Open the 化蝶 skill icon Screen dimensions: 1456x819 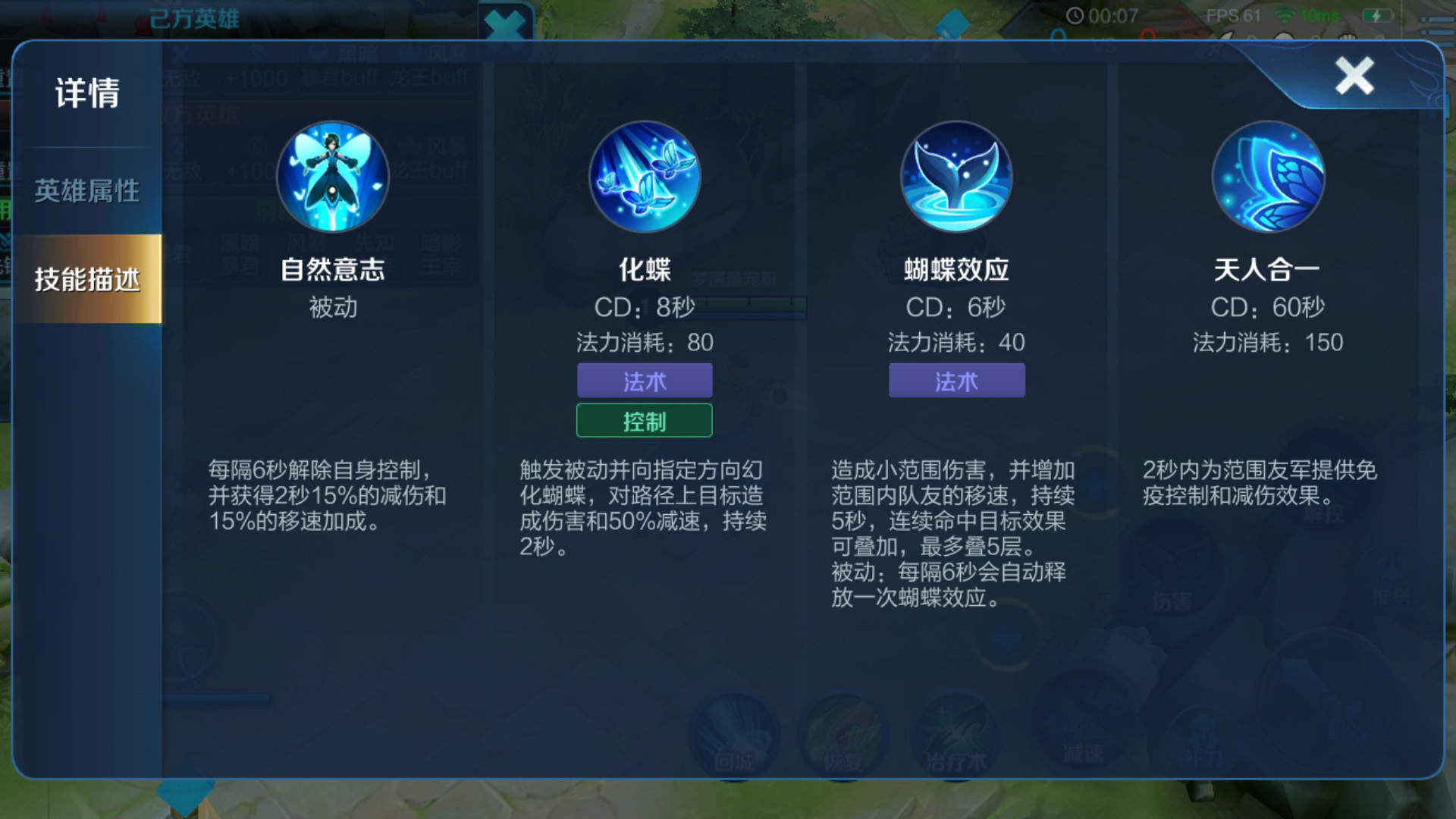coord(646,176)
